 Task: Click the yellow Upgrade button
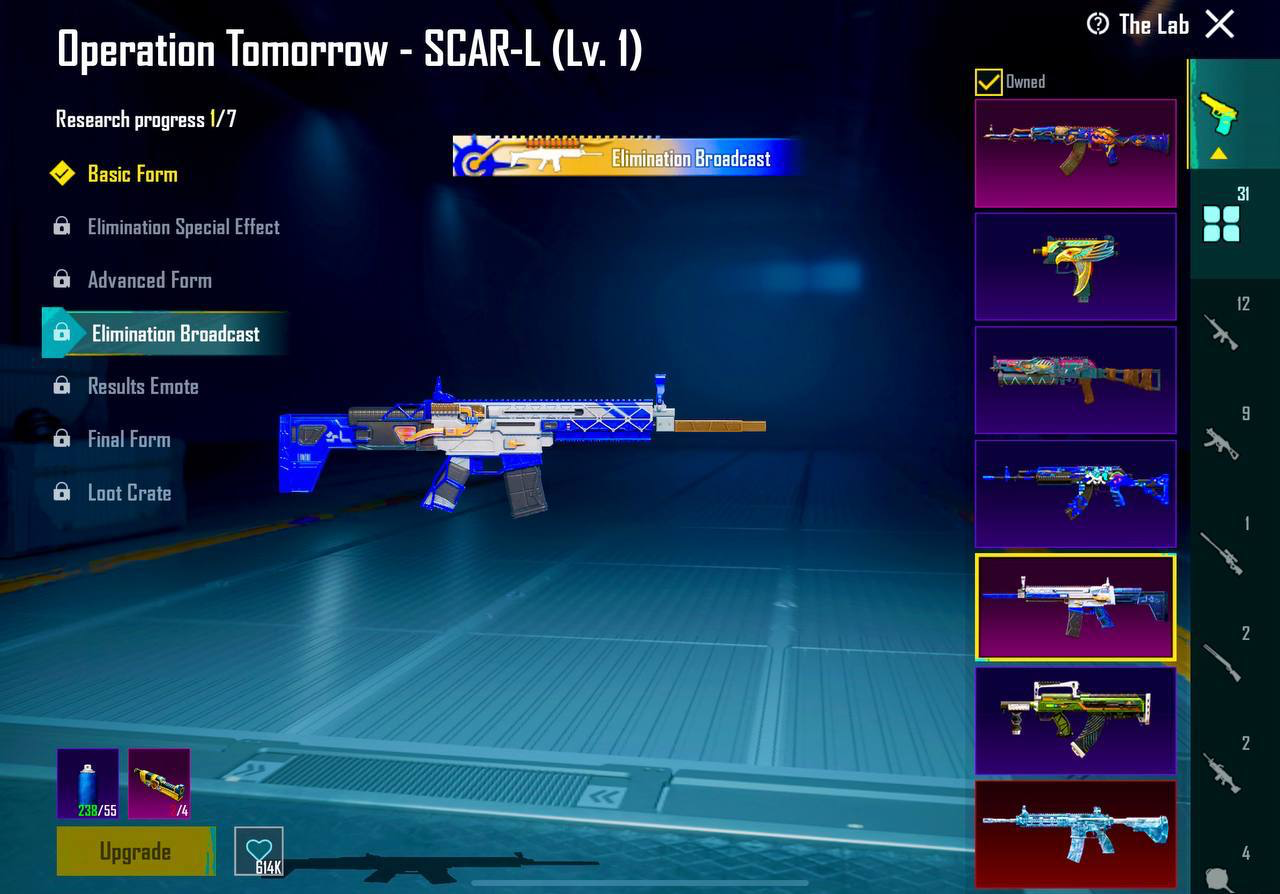point(135,851)
